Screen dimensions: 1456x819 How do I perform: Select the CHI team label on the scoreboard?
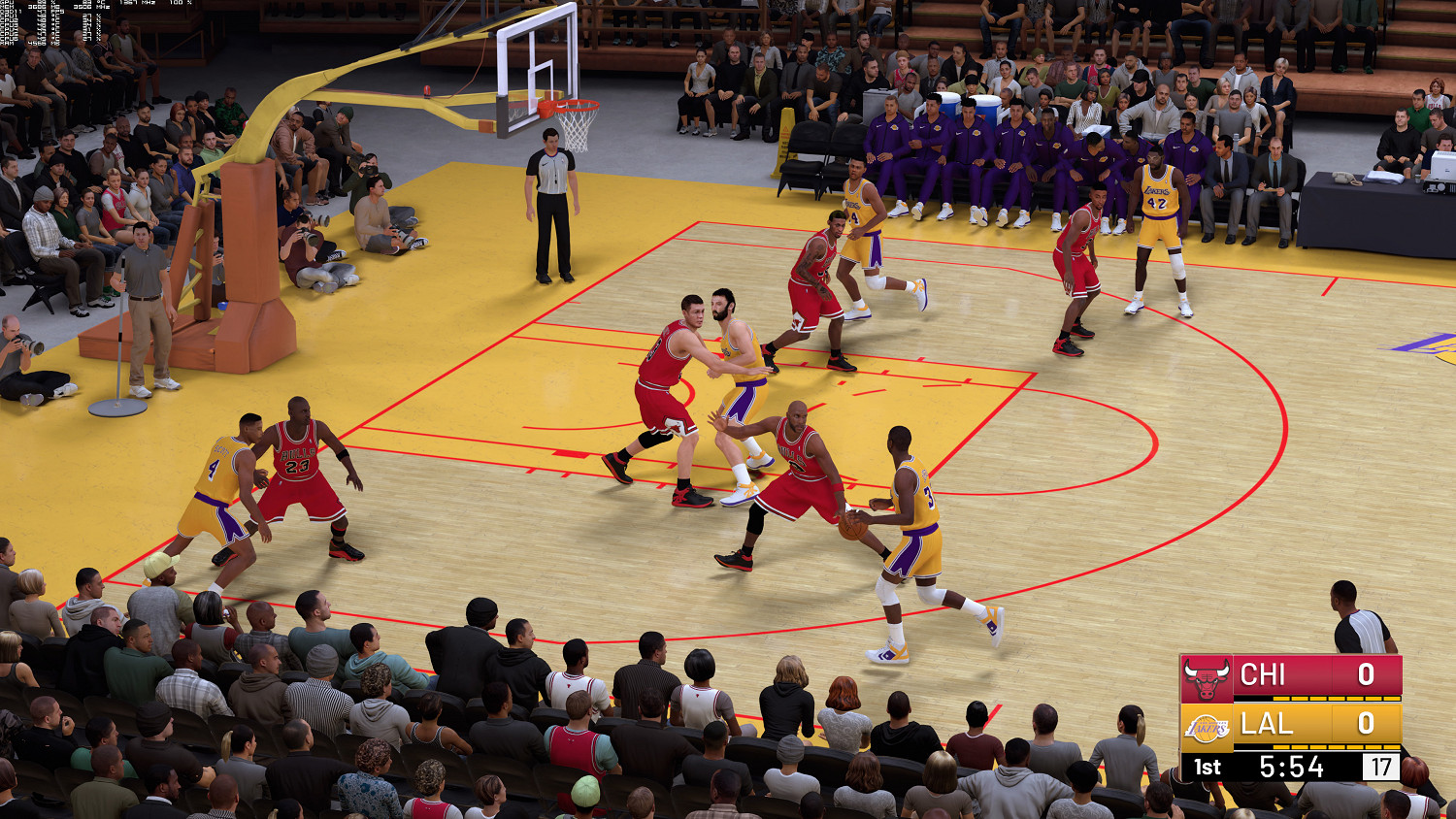click(1263, 675)
